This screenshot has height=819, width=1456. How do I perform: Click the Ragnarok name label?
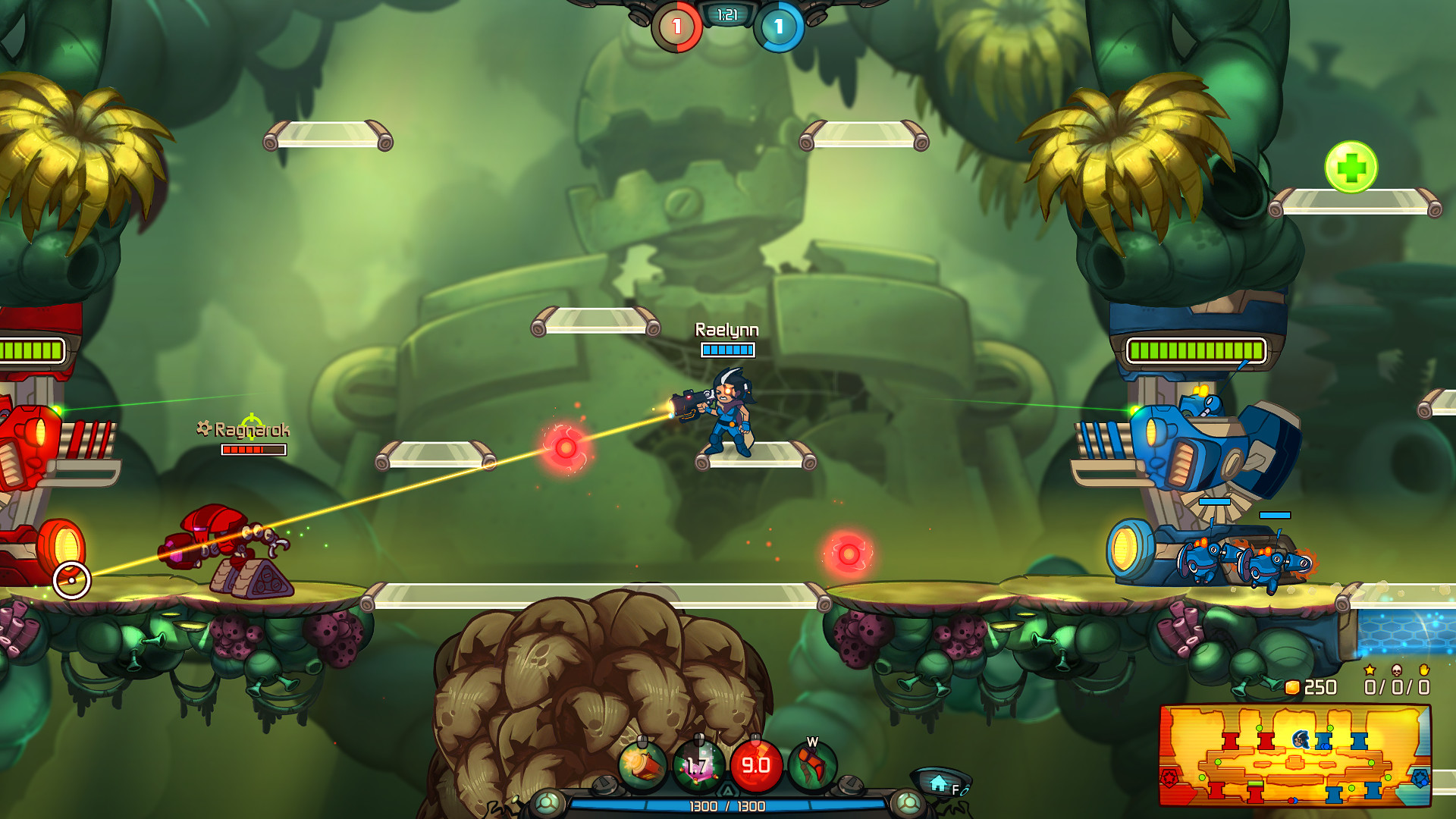pyautogui.click(x=253, y=430)
